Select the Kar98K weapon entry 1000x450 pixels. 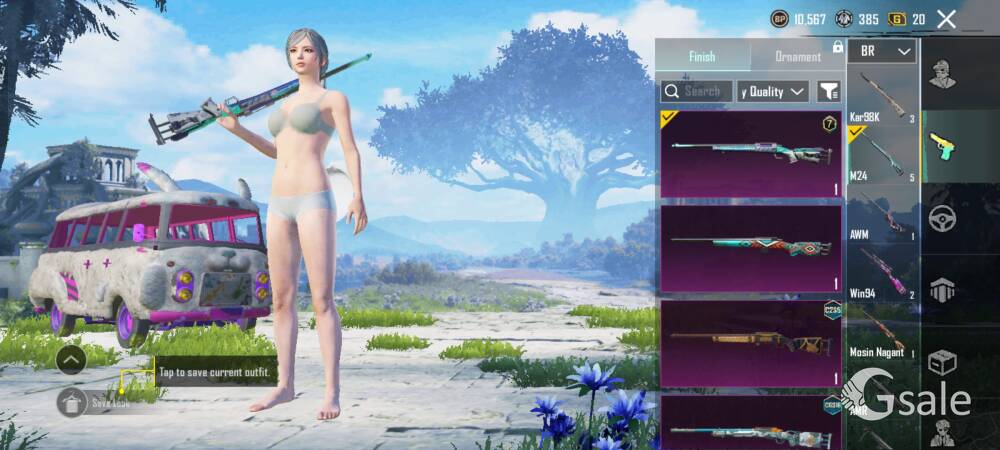[x=882, y=97]
